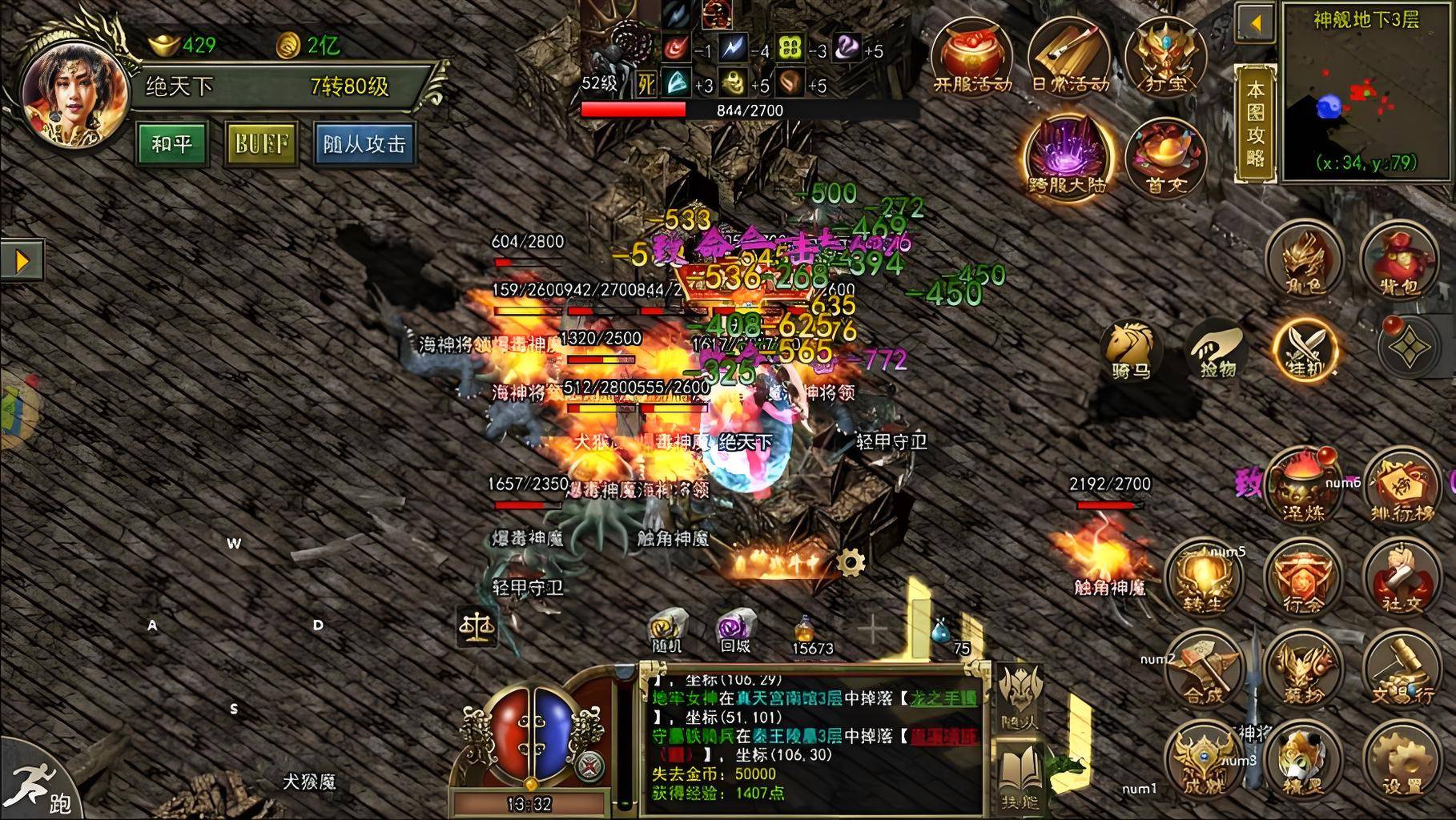Open the 首充 first recharge offer
This screenshot has height=820, width=1456.
[x=1166, y=158]
